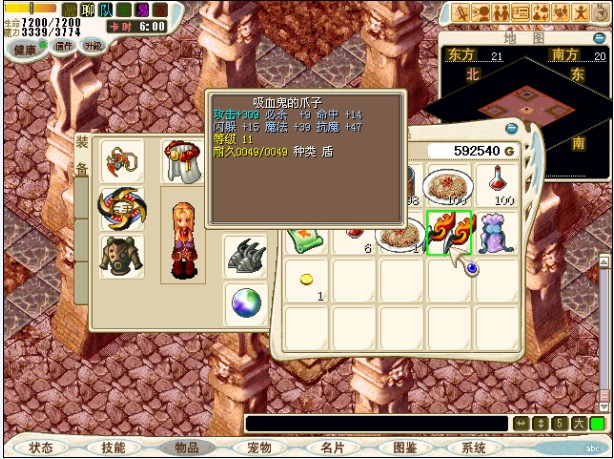Open the 图鉴 encyclopedia tab
The width and height of the screenshot is (614, 459).
click(x=404, y=448)
